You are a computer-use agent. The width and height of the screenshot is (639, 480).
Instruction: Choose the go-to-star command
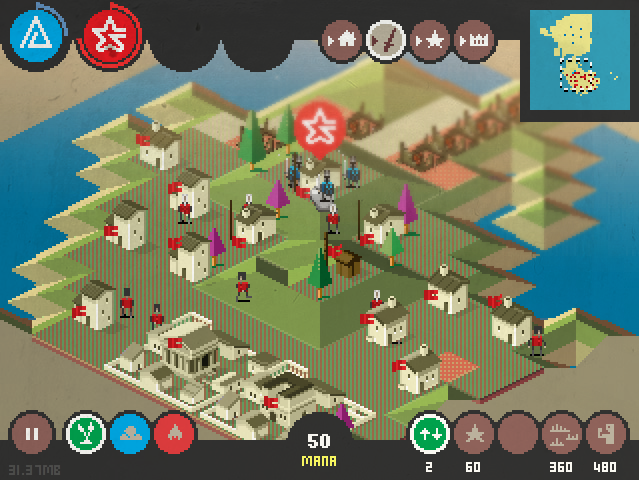click(x=431, y=41)
